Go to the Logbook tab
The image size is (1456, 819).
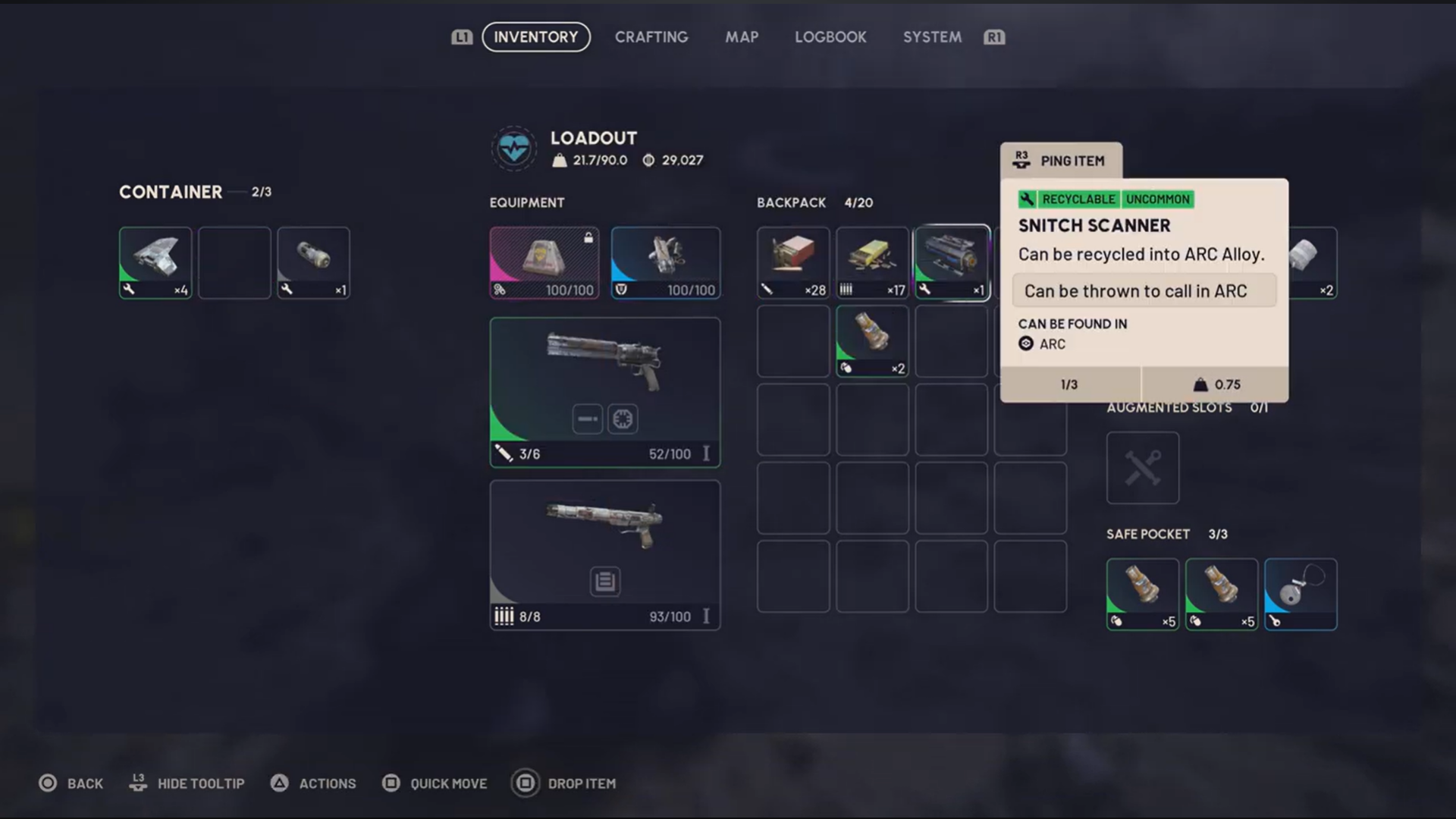[x=830, y=37]
